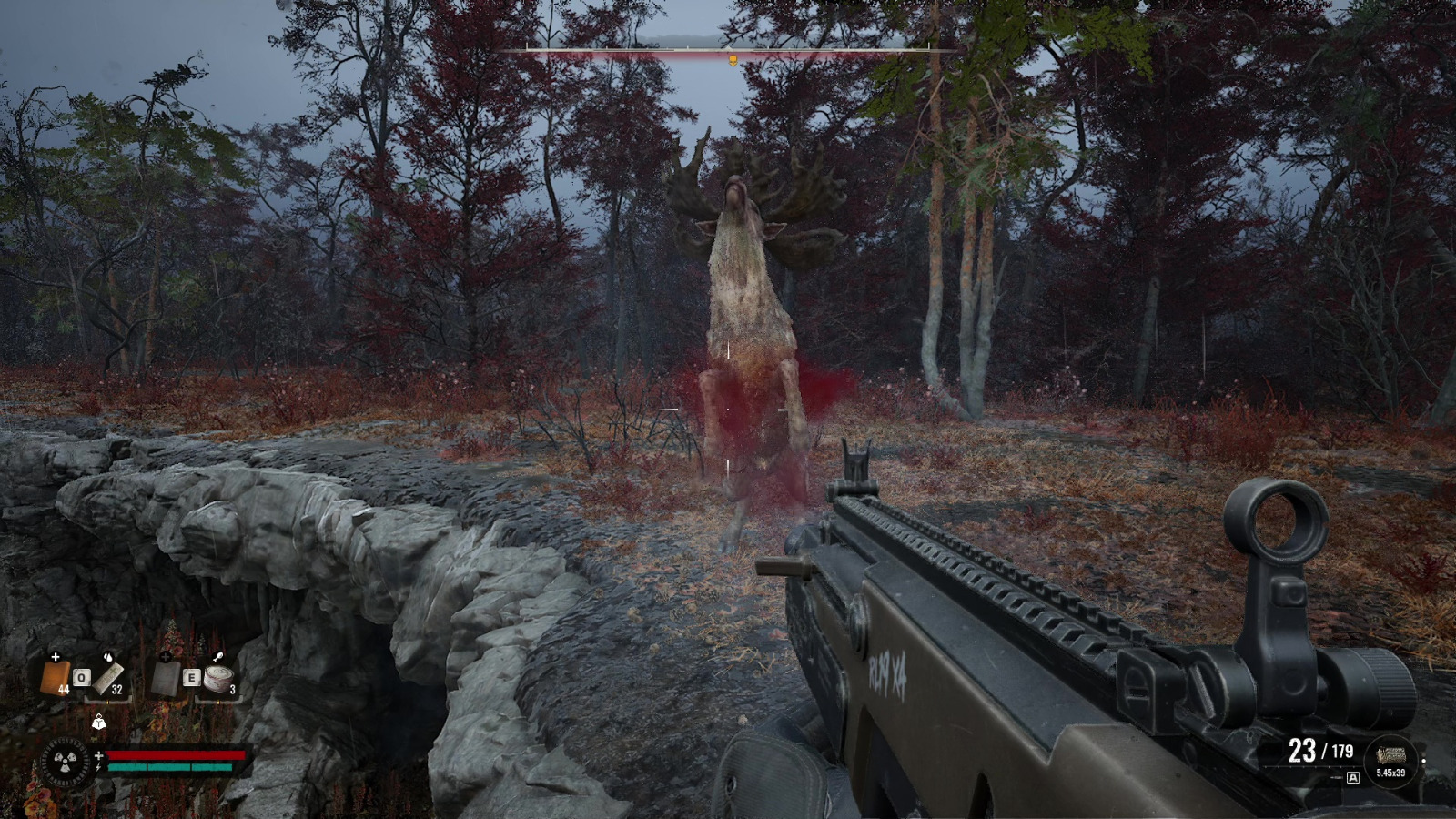Click the weight indicator icon above the health bar
This screenshot has height=819, width=1456.
click(99, 723)
